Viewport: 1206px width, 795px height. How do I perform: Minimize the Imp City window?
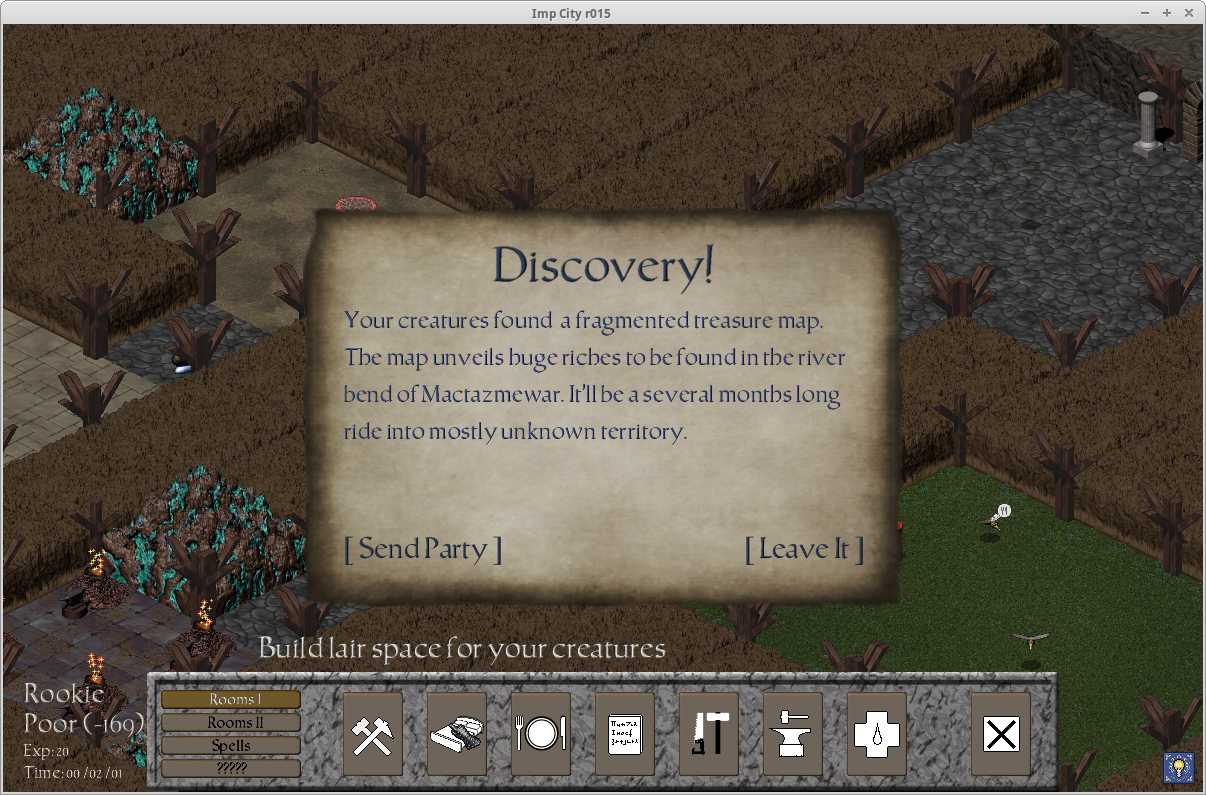[x=1146, y=12]
